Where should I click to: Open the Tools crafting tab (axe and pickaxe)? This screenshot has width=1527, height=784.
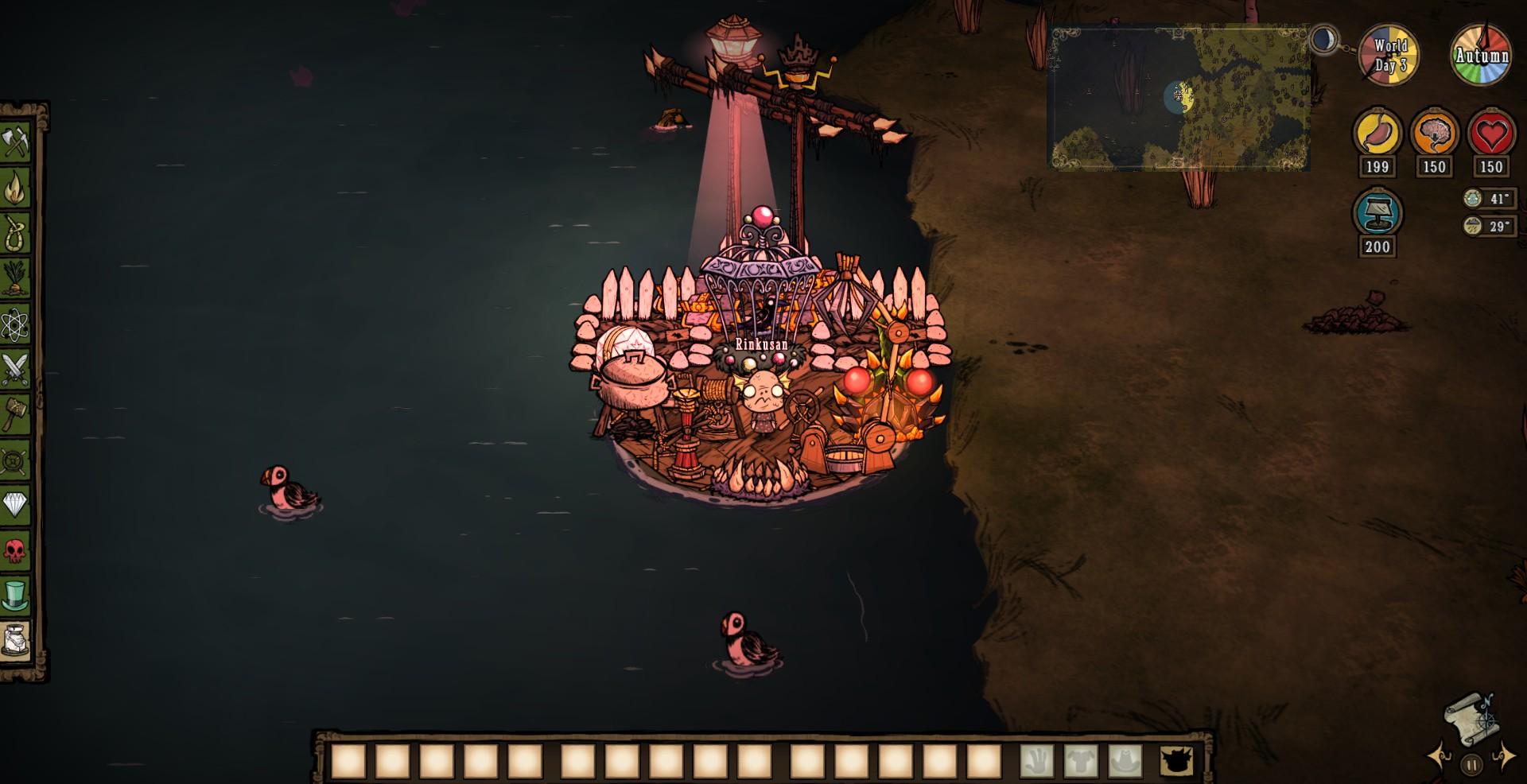[x=15, y=142]
